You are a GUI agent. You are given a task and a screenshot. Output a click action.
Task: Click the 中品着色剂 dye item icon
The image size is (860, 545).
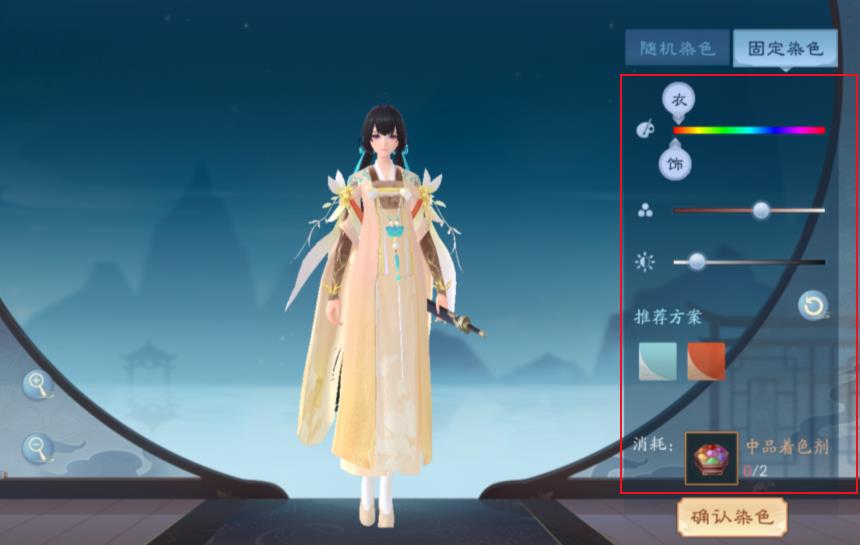pos(711,458)
